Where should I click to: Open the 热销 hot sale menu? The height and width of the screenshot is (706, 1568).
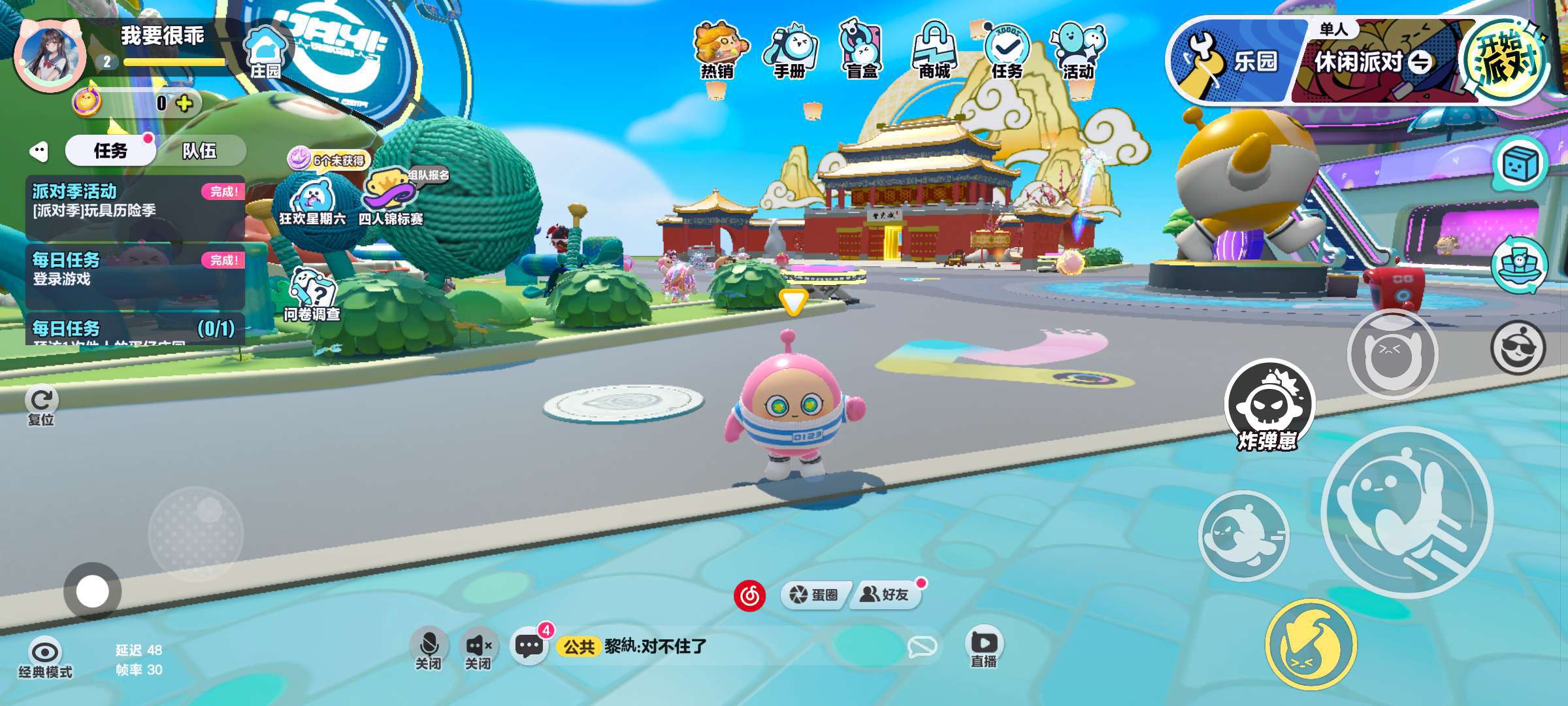point(718,51)
